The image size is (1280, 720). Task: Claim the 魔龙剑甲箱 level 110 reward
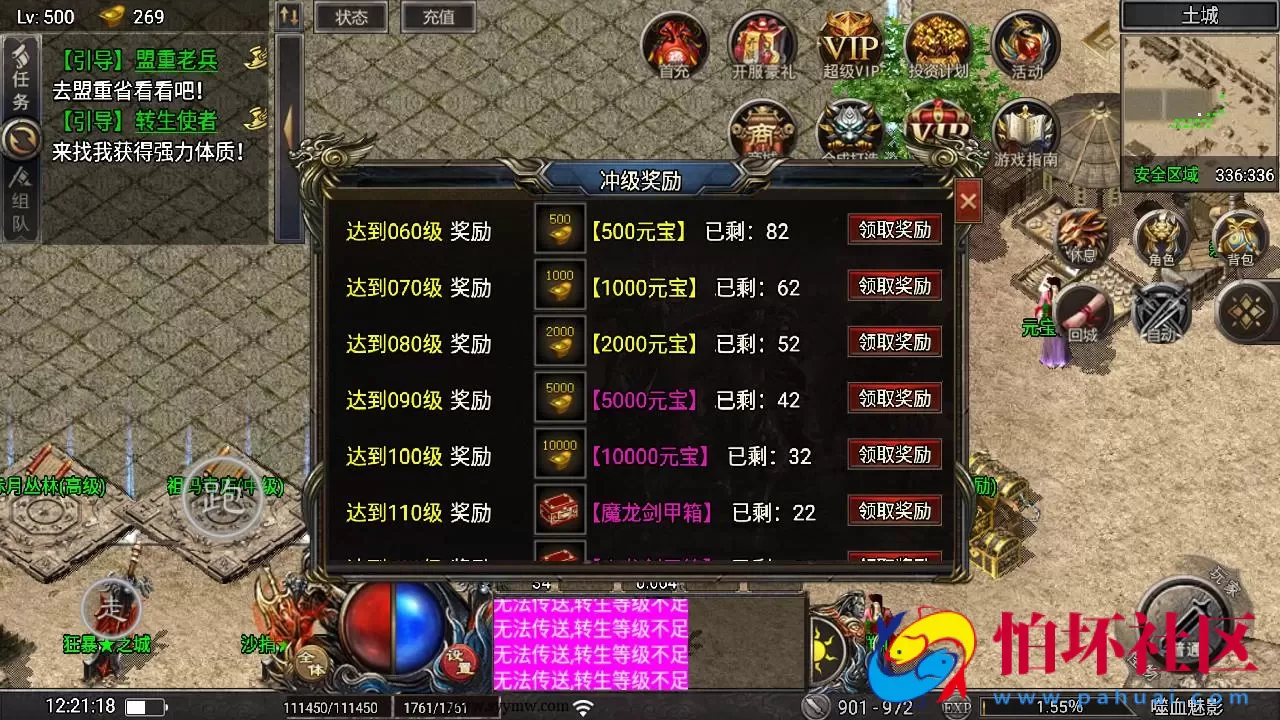tap(894, 511)
